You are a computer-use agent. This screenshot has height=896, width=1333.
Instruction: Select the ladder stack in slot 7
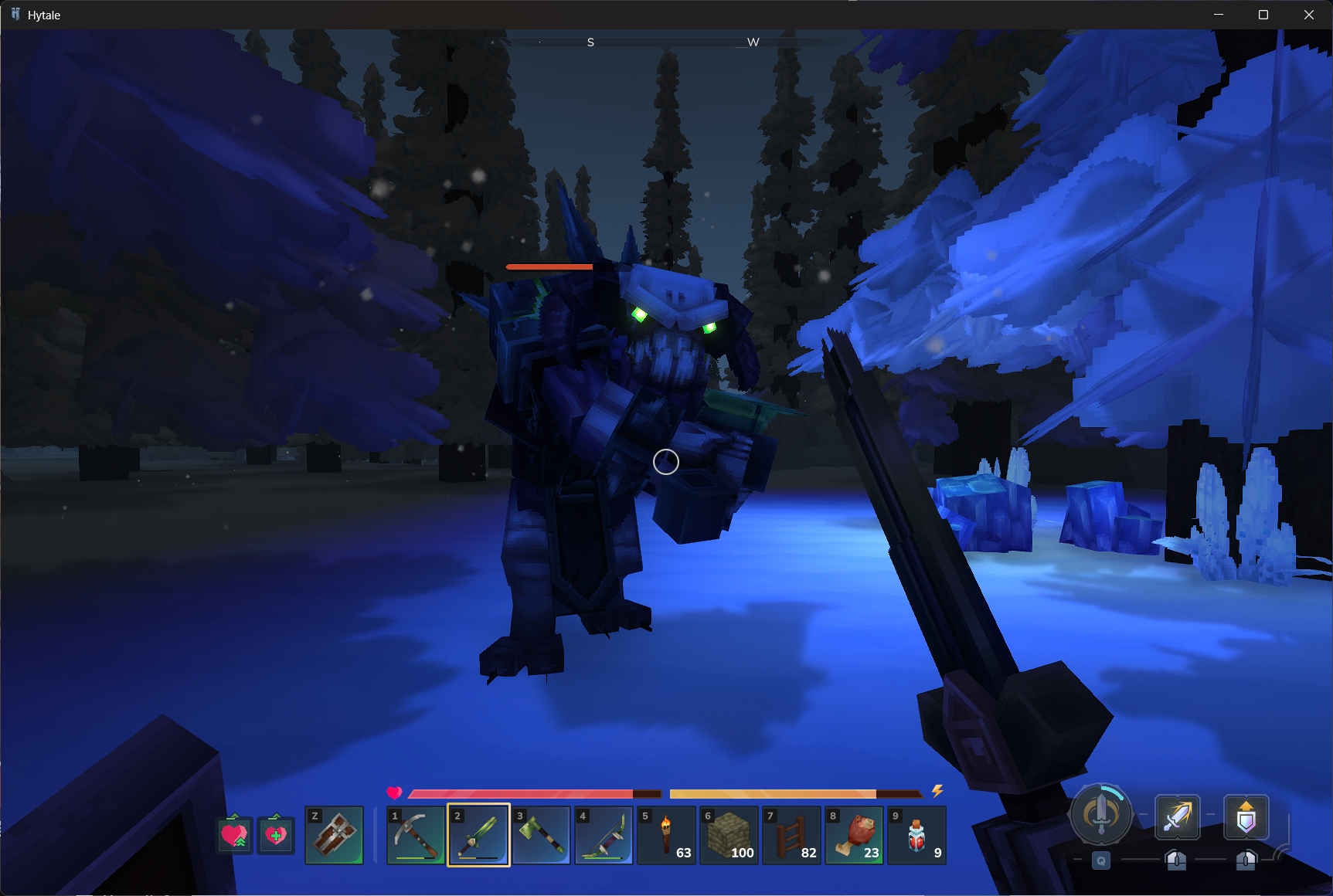point(791,835)
